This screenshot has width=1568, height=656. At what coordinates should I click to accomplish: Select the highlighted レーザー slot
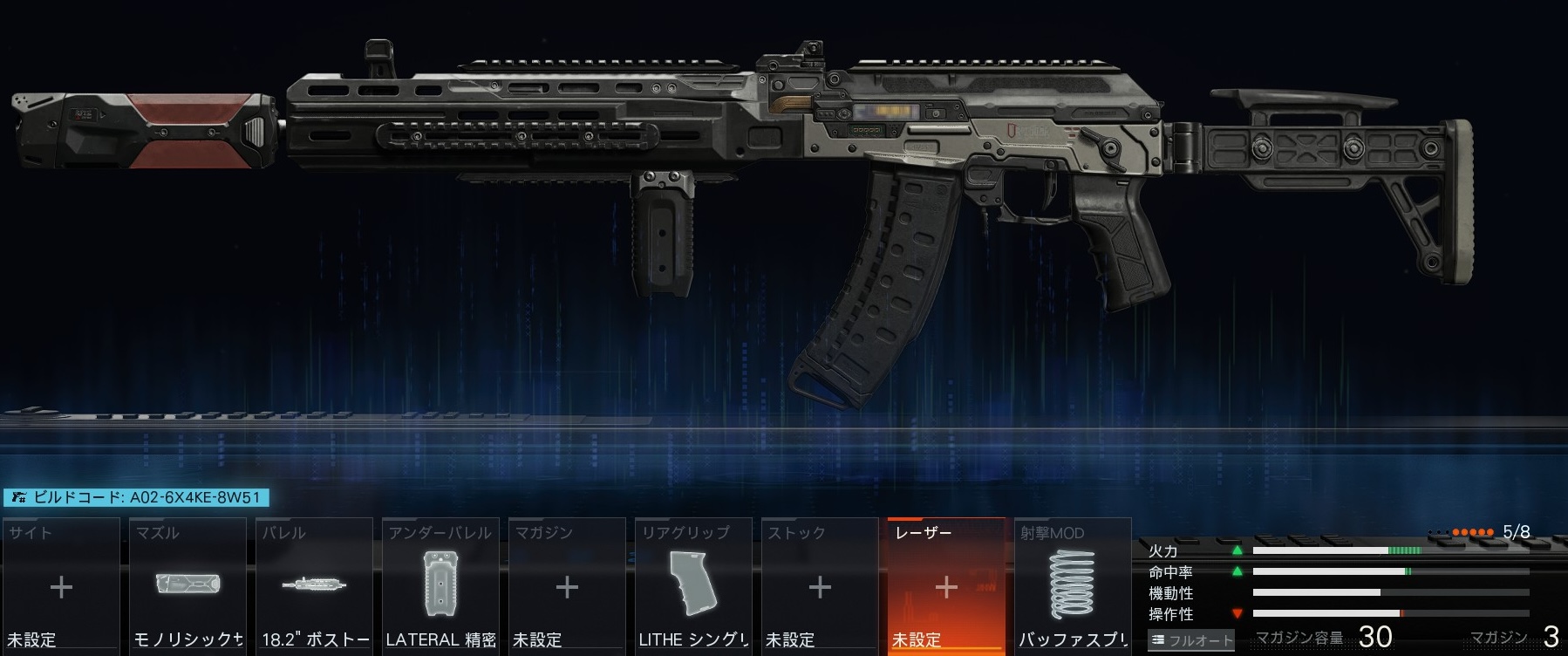click(x=946, y=587)
